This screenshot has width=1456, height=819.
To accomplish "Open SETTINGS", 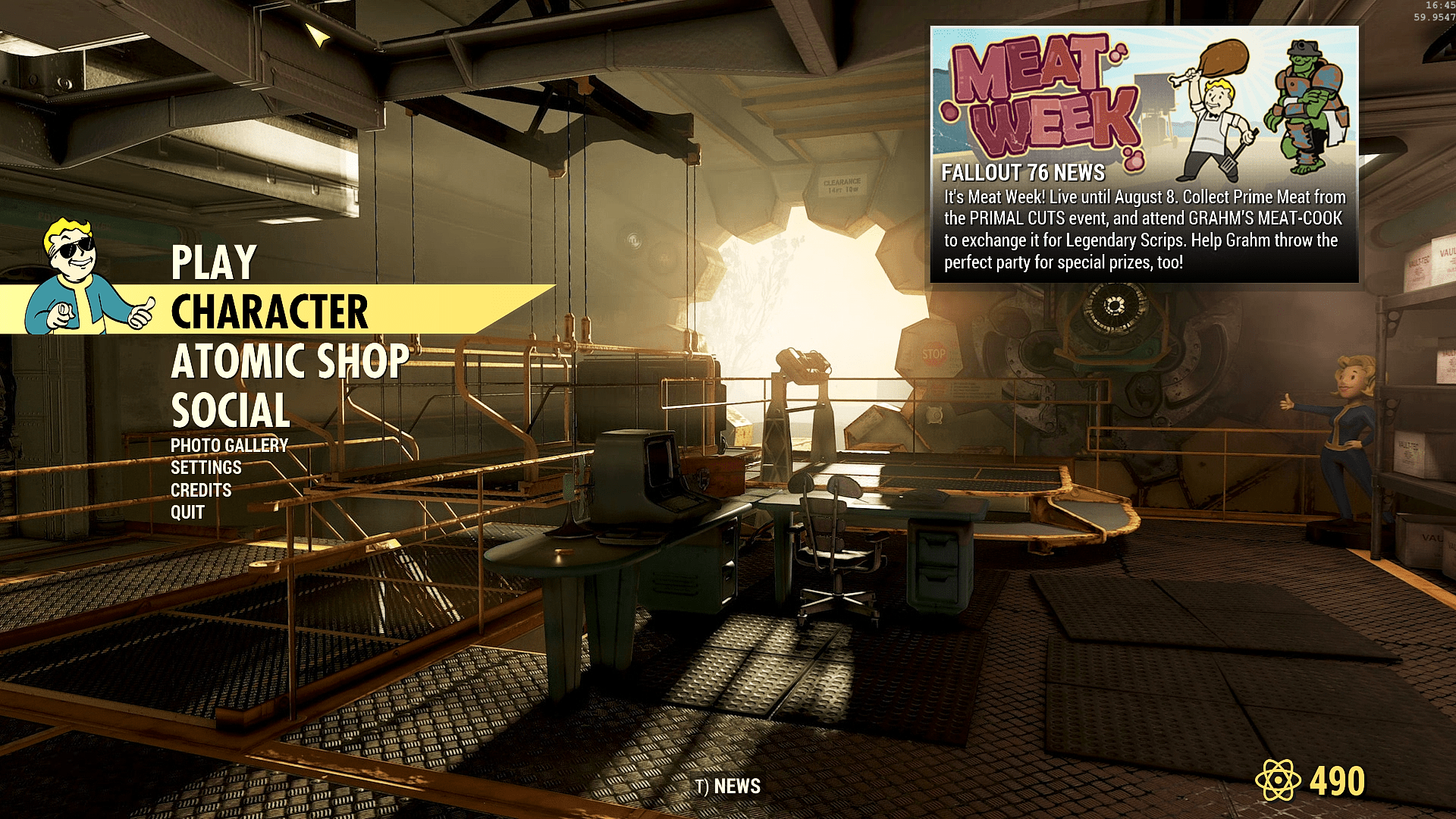I will point(206,468).
